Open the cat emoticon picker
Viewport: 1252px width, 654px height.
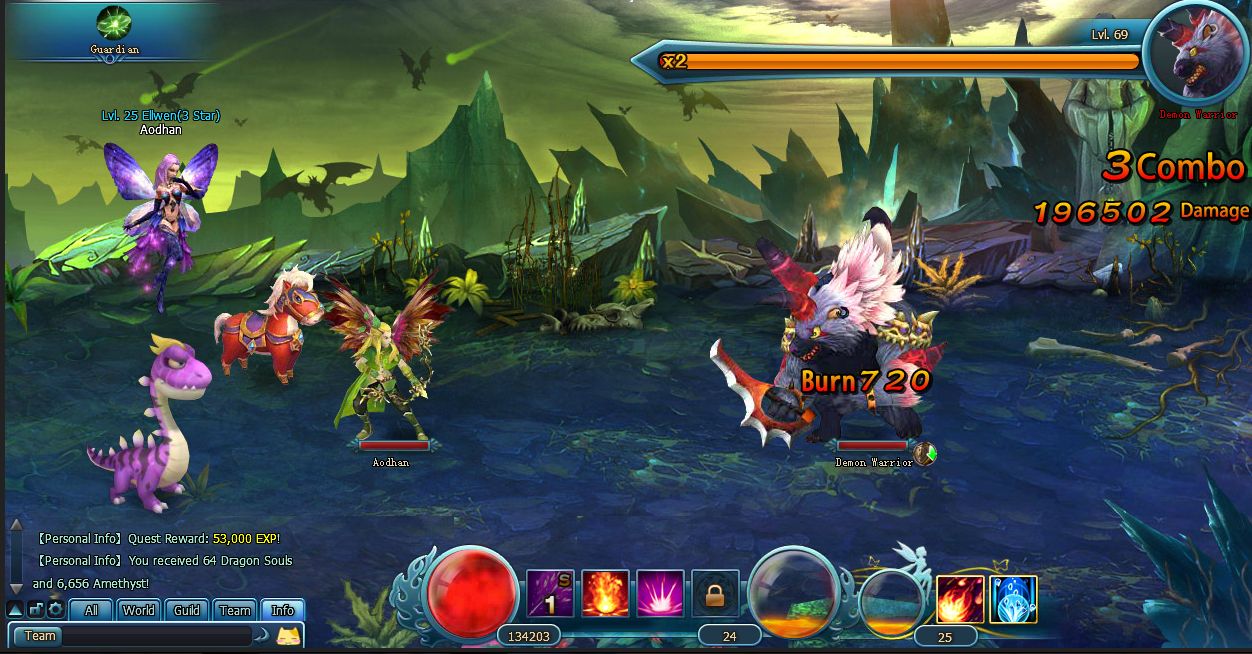point(288,636)
